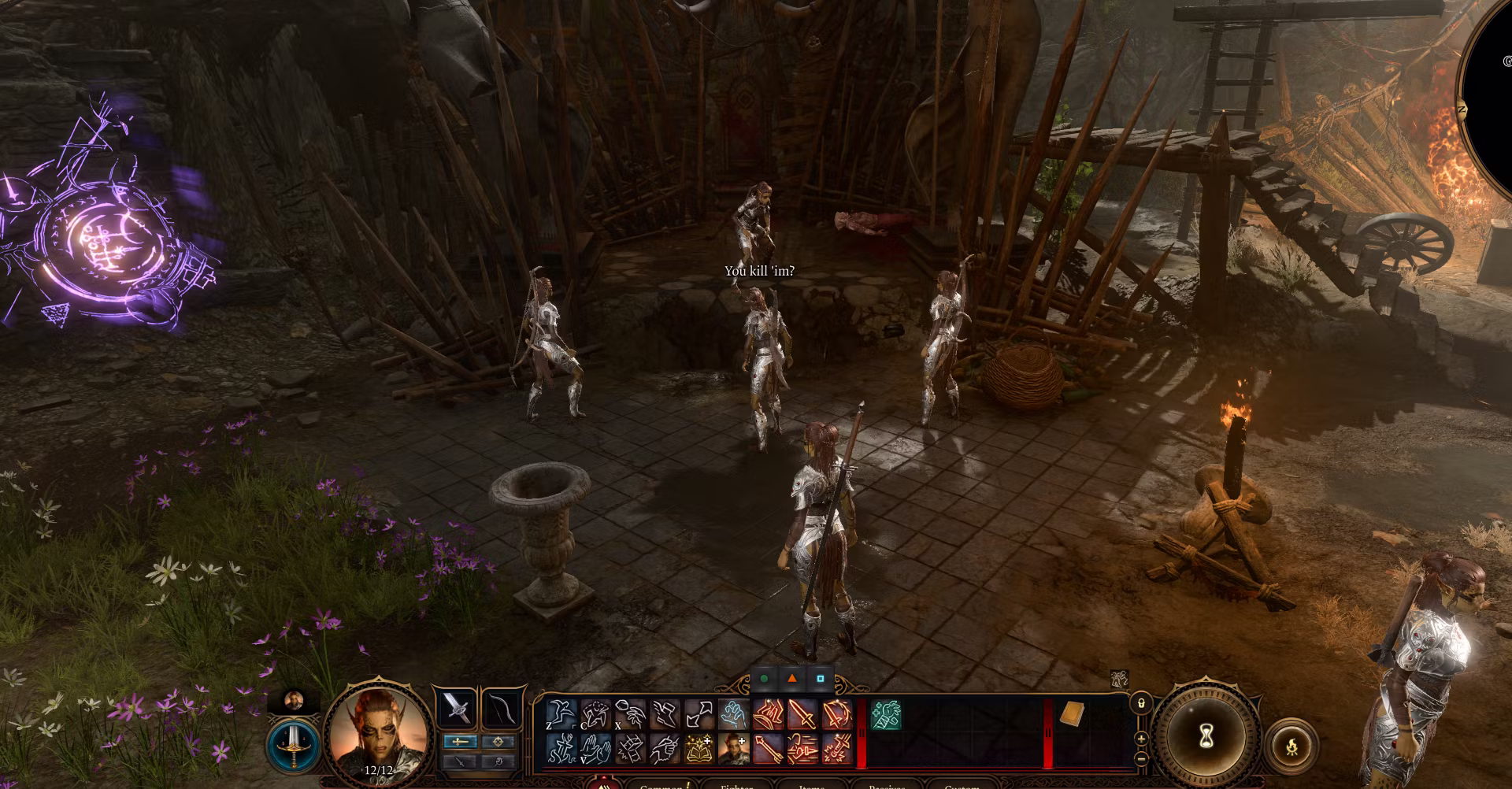Toggle the hotbar padlock button
The width and height of the screenshot is (1512, 789).
1141,702
